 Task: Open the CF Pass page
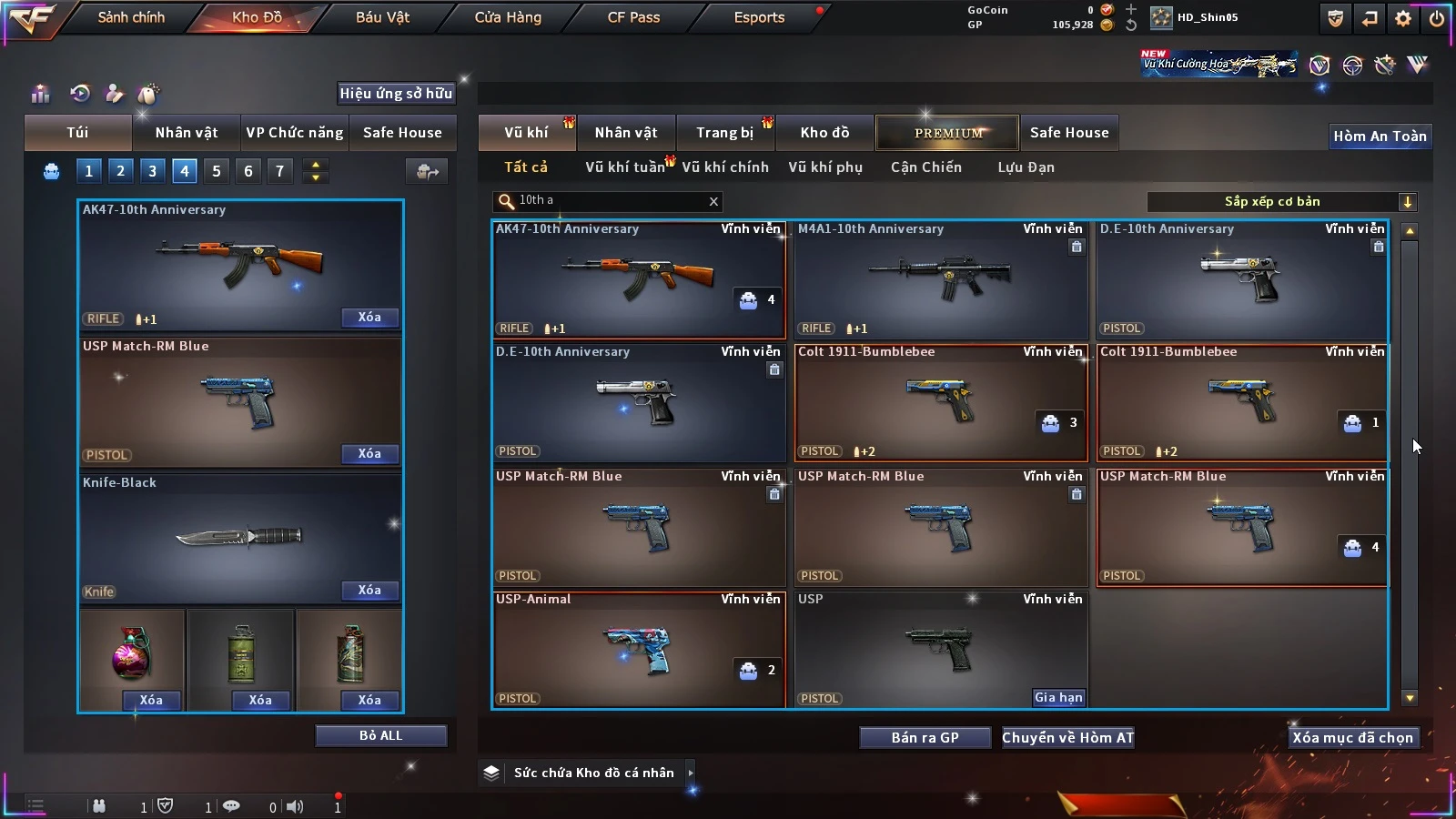(633, 17)
